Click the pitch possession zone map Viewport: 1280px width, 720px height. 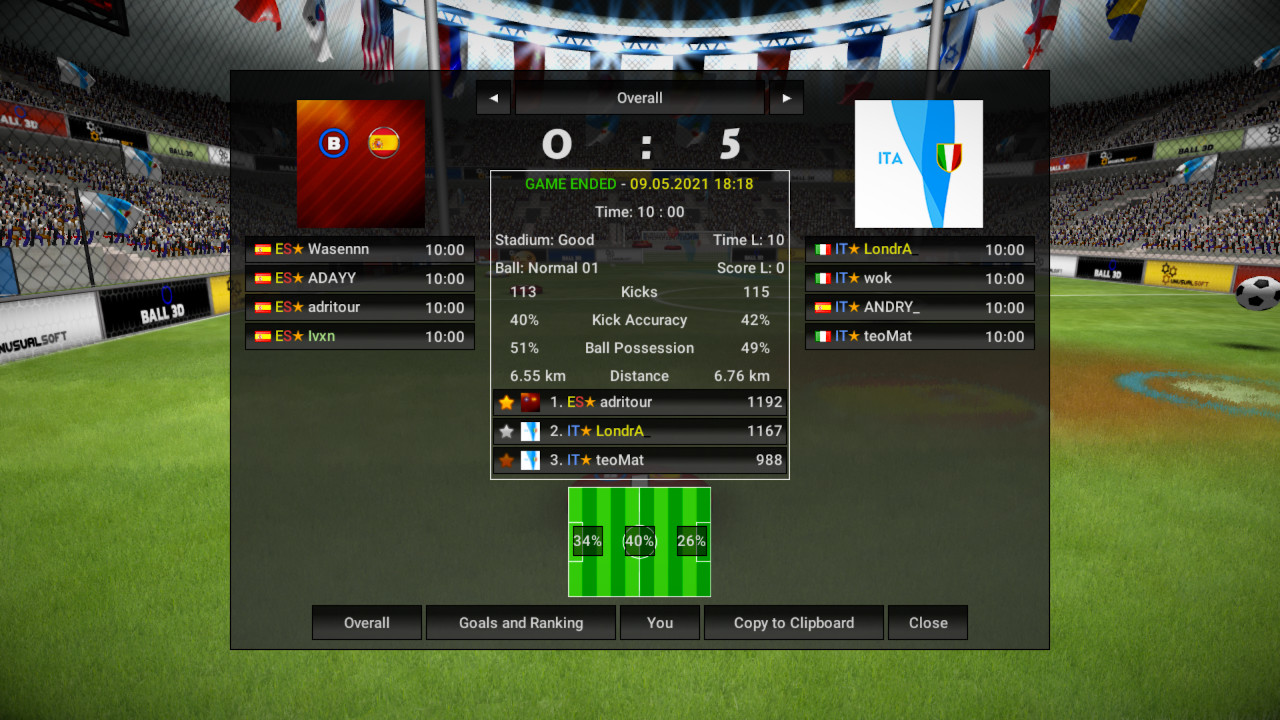(x=639, y=541)
